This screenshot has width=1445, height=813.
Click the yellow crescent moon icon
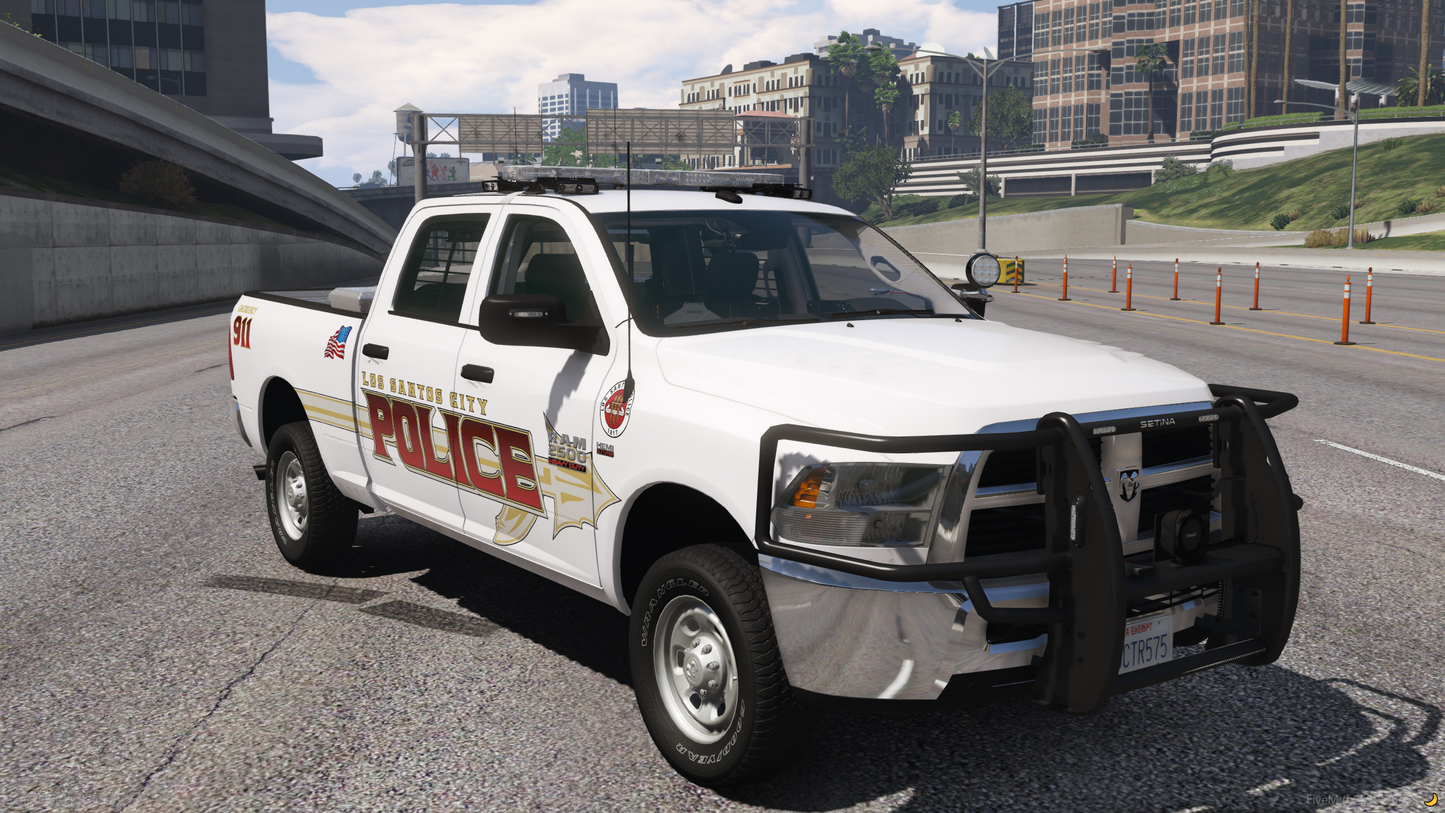1431,799
